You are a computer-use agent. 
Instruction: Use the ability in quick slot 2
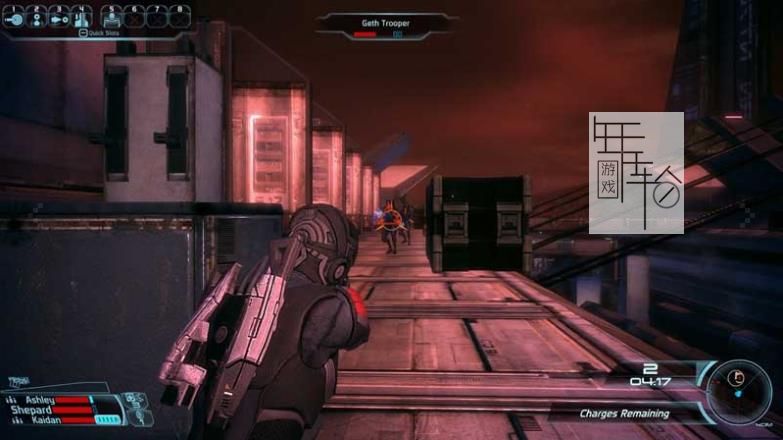click(38, 18)
